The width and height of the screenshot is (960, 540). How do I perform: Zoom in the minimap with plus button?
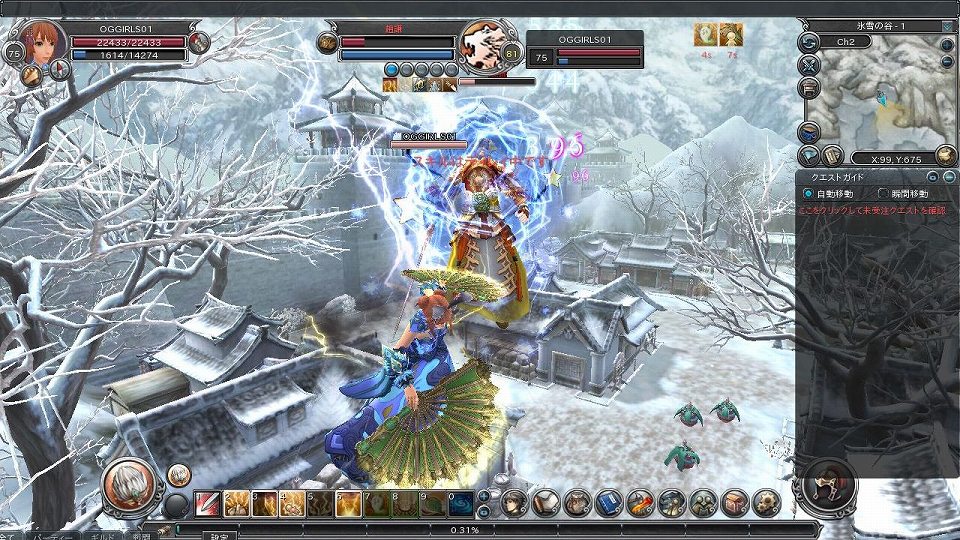(x=947, y=45)
